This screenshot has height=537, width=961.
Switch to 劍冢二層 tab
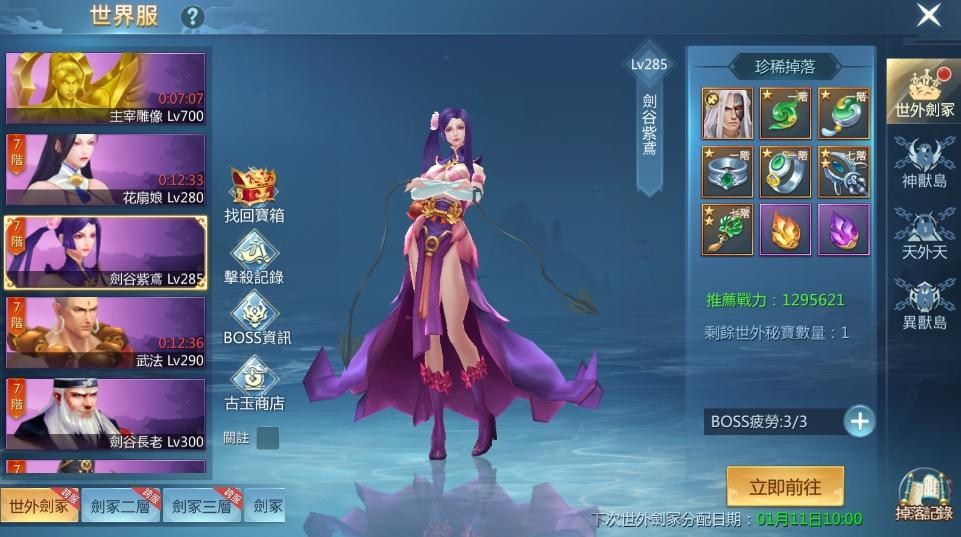point(119,506)
